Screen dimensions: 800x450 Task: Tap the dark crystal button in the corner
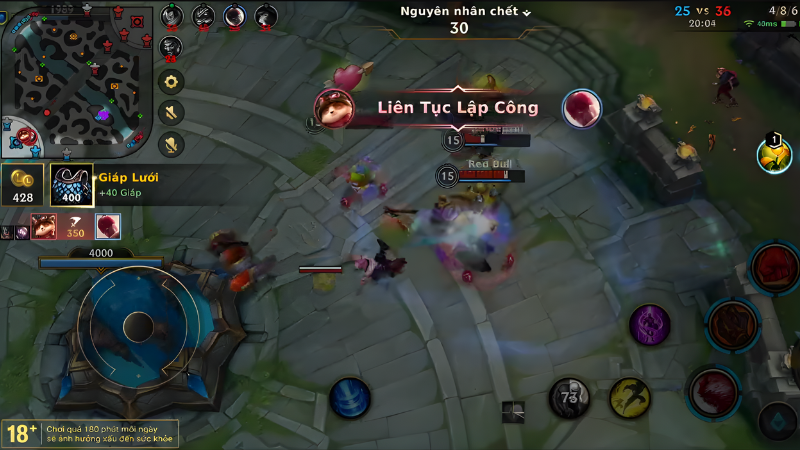pos(776,420)
